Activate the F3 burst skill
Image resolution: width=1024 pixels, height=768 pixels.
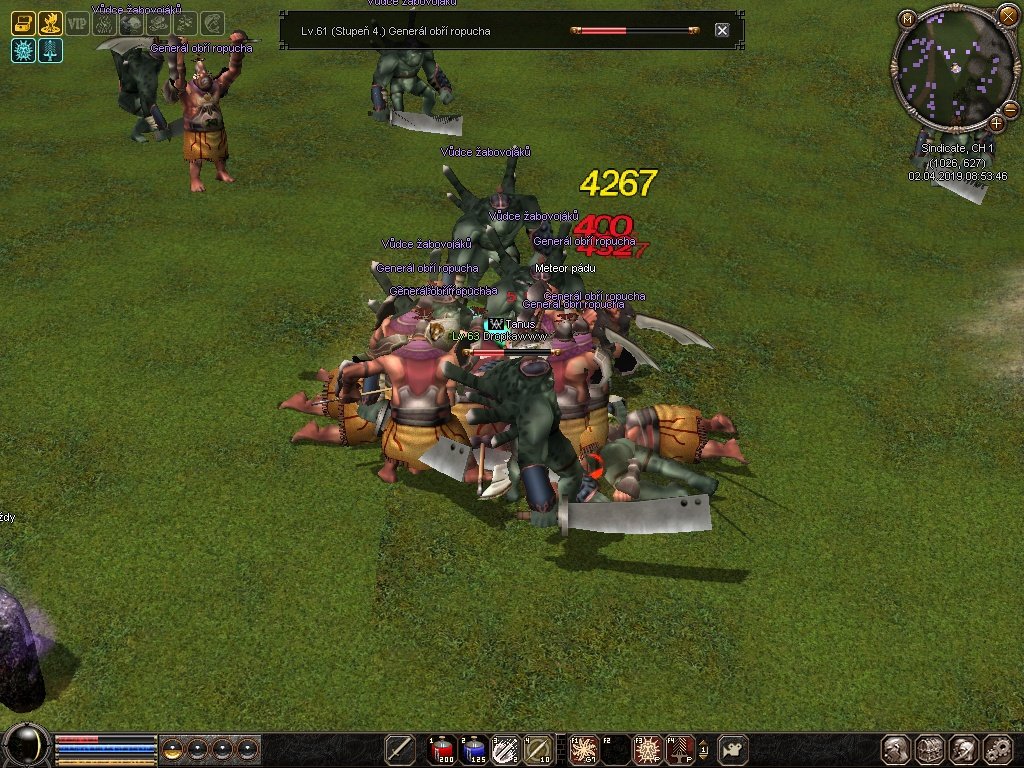point(648,749)
